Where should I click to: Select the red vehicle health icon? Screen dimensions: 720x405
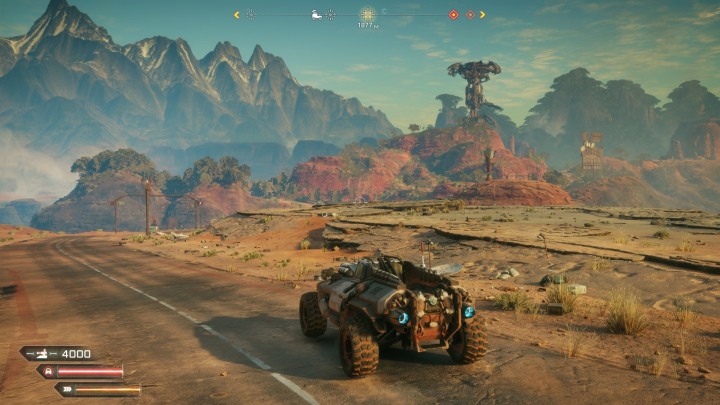[50, 371]
